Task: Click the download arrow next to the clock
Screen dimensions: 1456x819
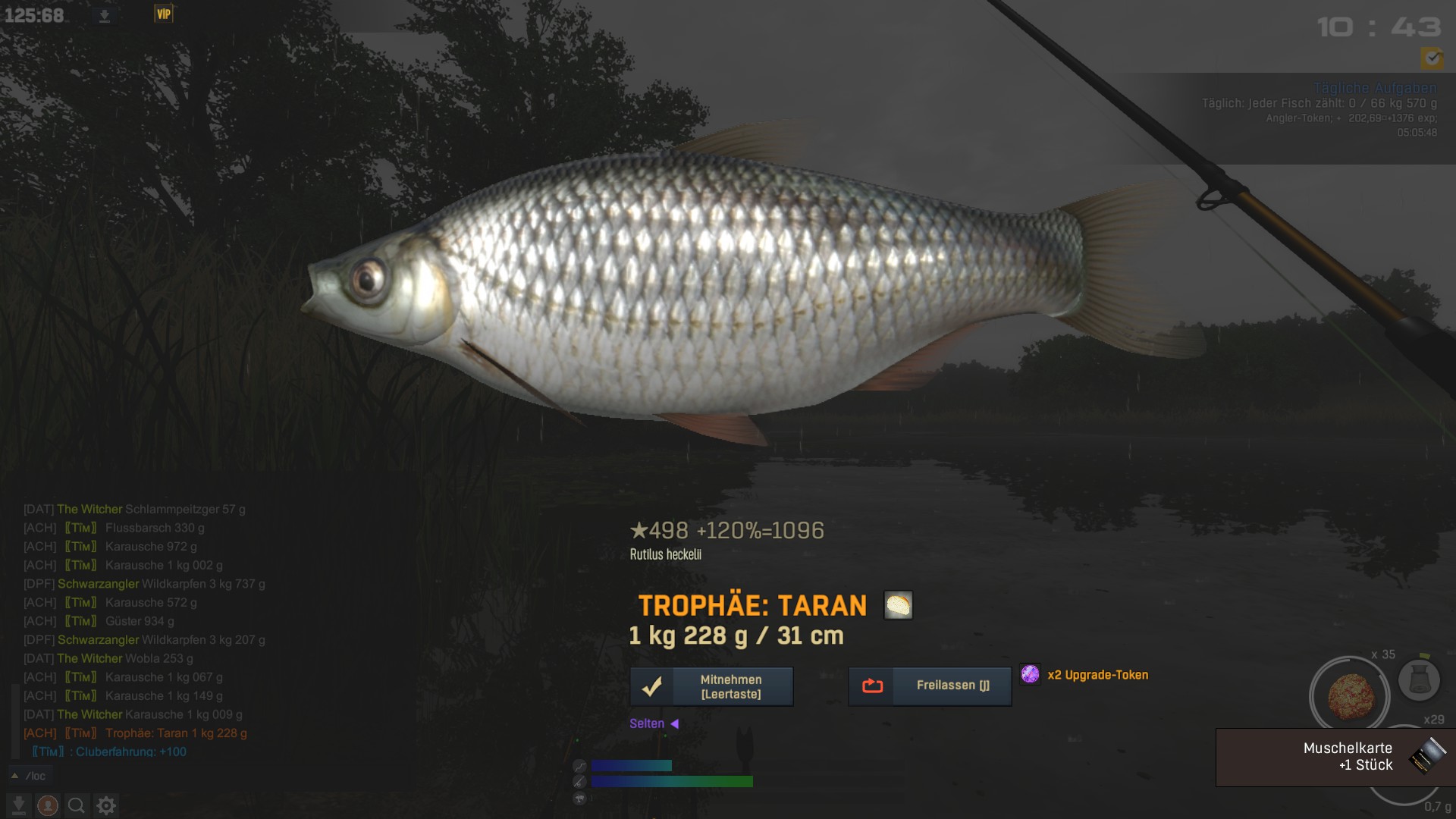Action: [x=105, y=16]
